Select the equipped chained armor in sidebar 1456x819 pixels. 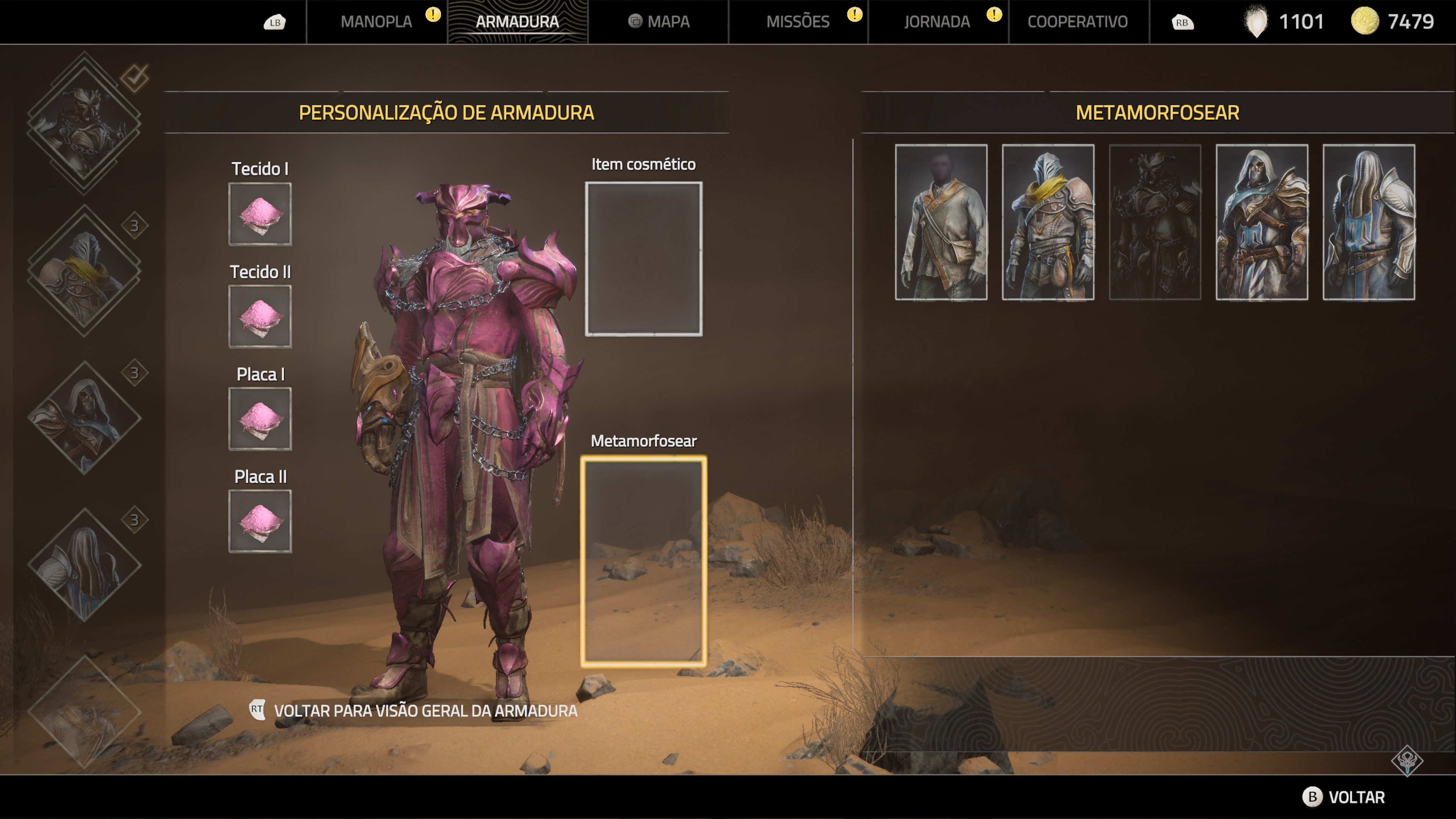[84, 122]
